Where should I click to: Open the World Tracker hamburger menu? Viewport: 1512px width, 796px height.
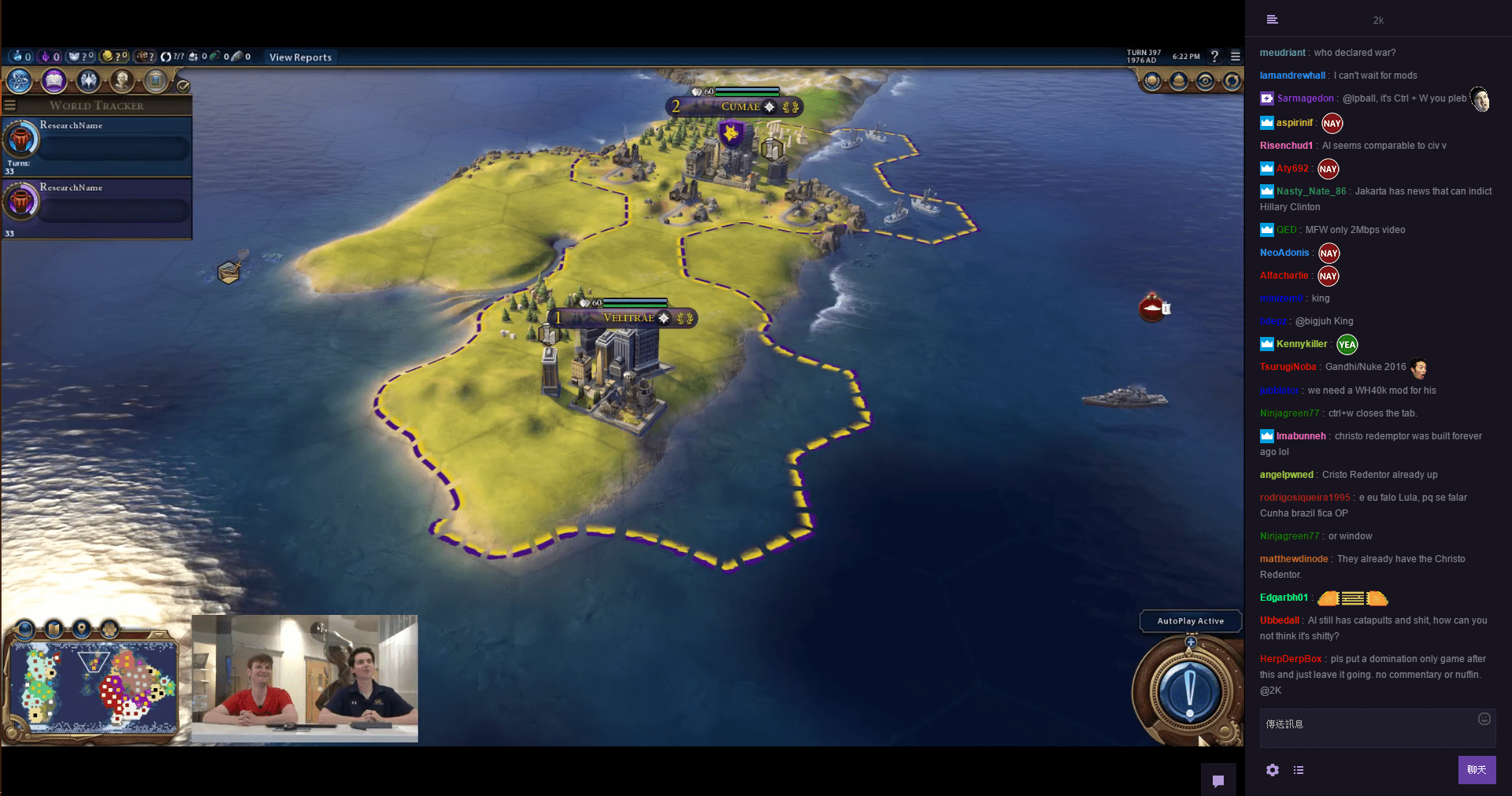point(10,106)
